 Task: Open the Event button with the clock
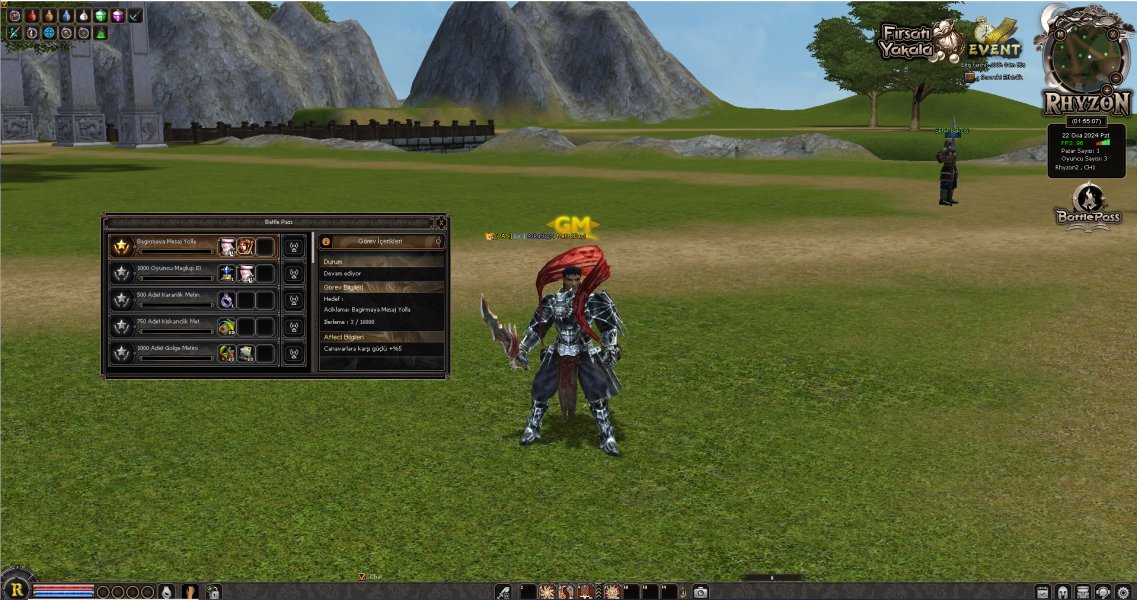[995, 41]
